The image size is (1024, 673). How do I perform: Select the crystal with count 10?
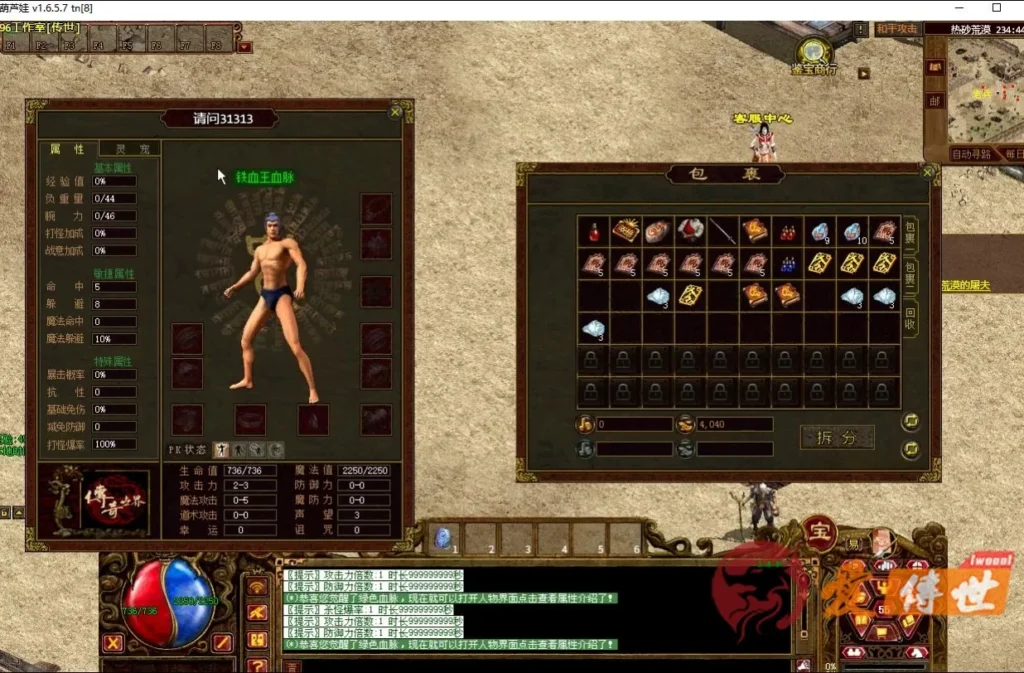[x=851, y=231]
